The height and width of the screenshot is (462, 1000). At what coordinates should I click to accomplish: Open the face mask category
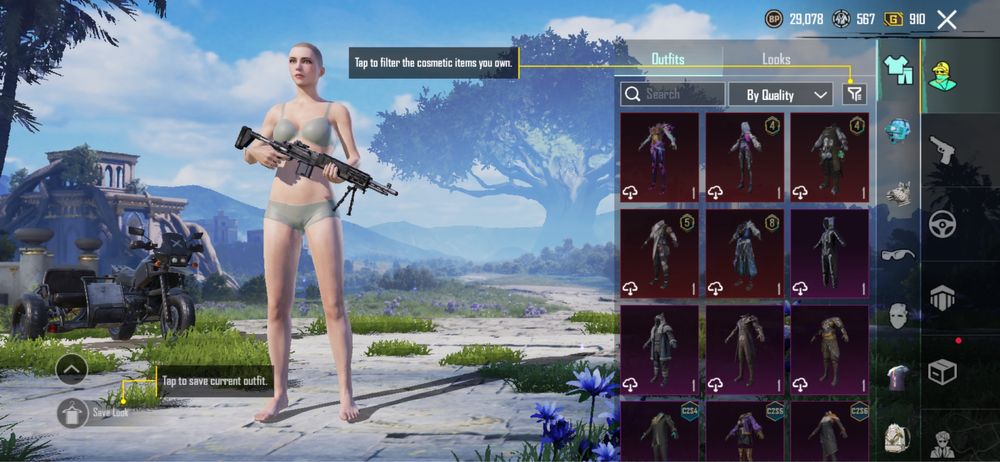[x=898, y=316]
